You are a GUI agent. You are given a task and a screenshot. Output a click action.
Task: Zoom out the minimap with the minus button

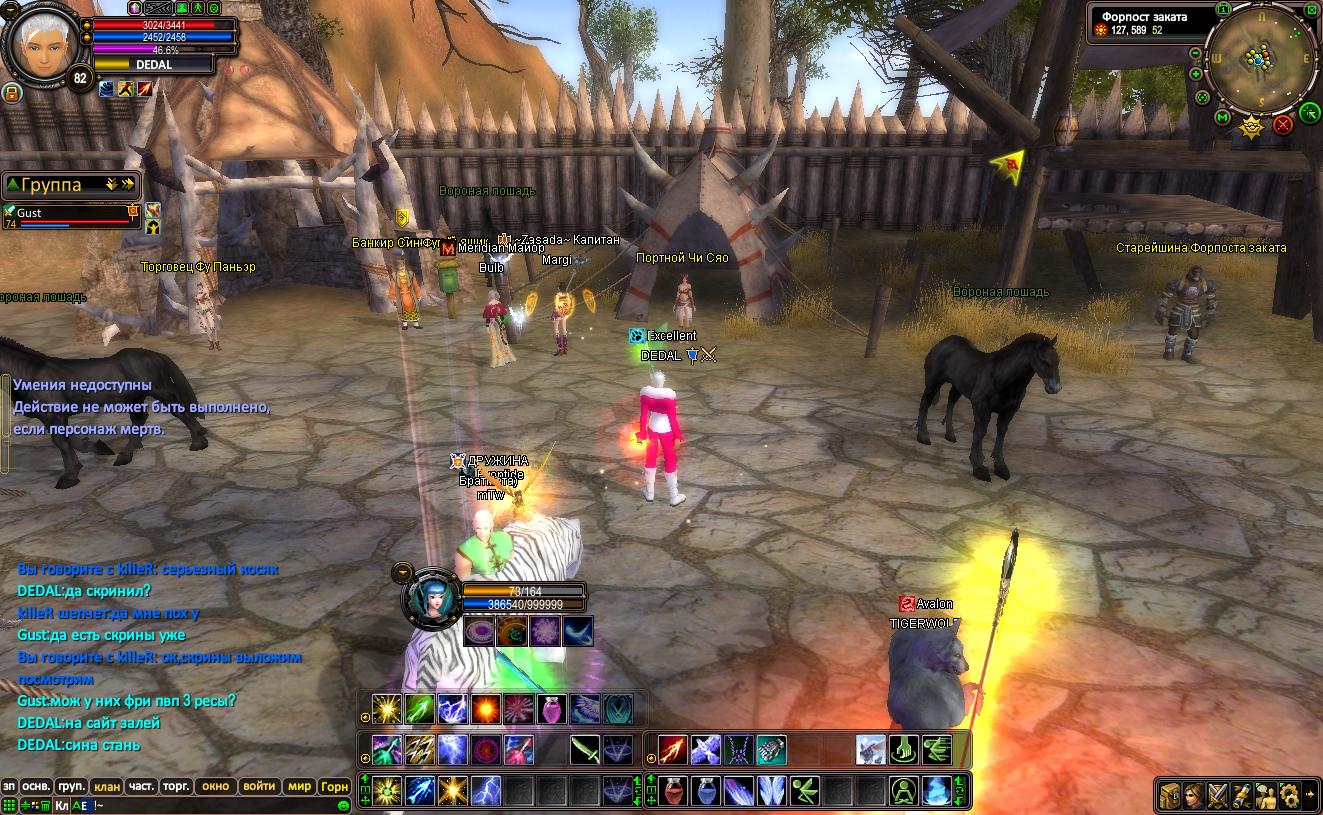point(1196,51)
